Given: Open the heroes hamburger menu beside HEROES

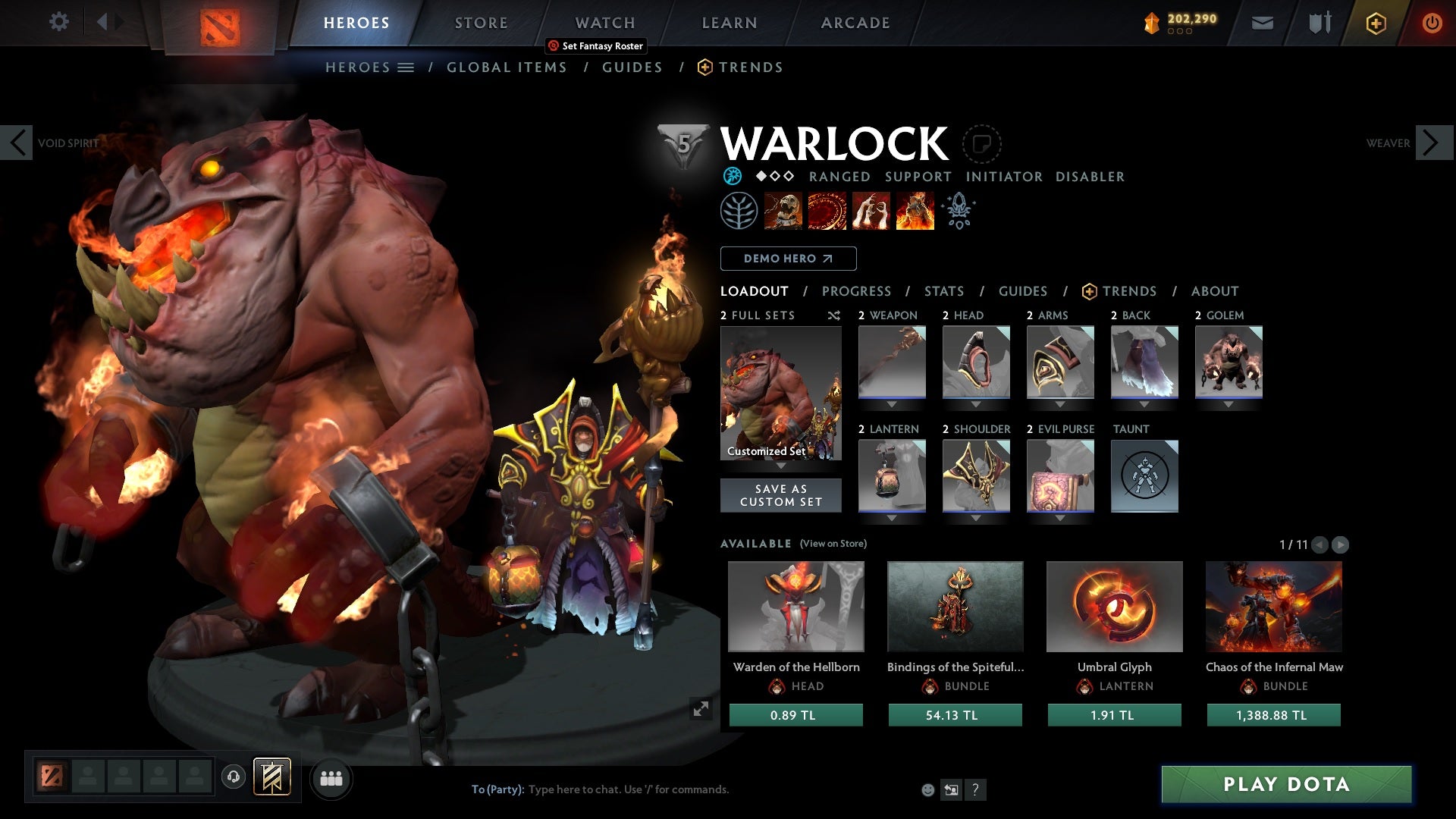Looking at the screenshot, I should 406,67.
